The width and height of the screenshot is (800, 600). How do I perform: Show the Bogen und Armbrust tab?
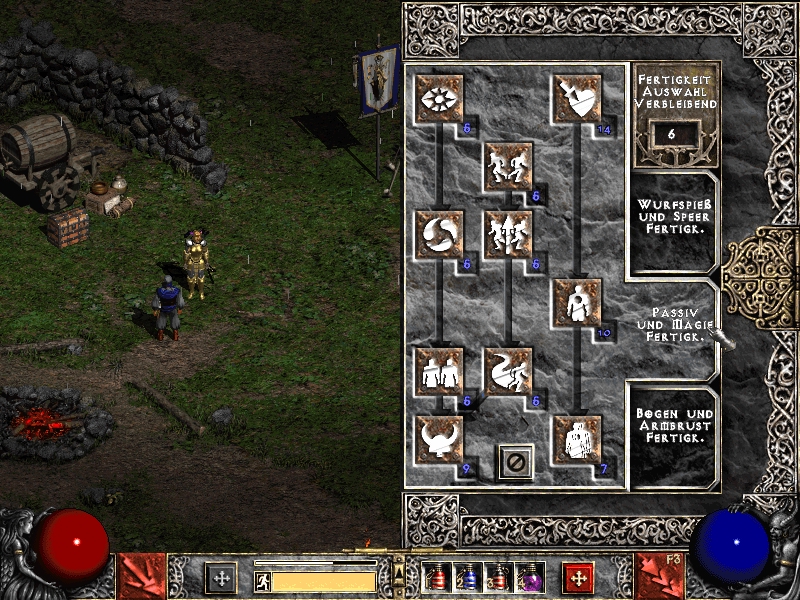(x=672, y=431)
